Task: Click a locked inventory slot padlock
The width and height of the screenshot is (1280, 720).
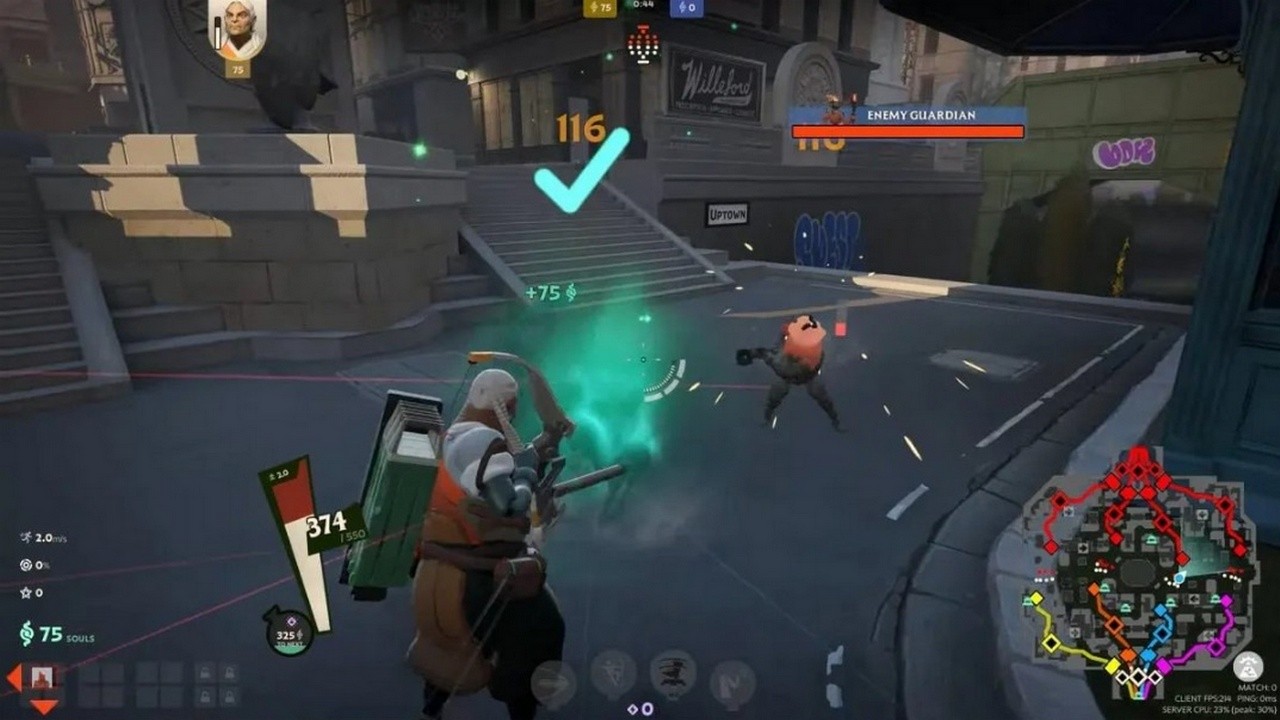Action: point(205,672)
